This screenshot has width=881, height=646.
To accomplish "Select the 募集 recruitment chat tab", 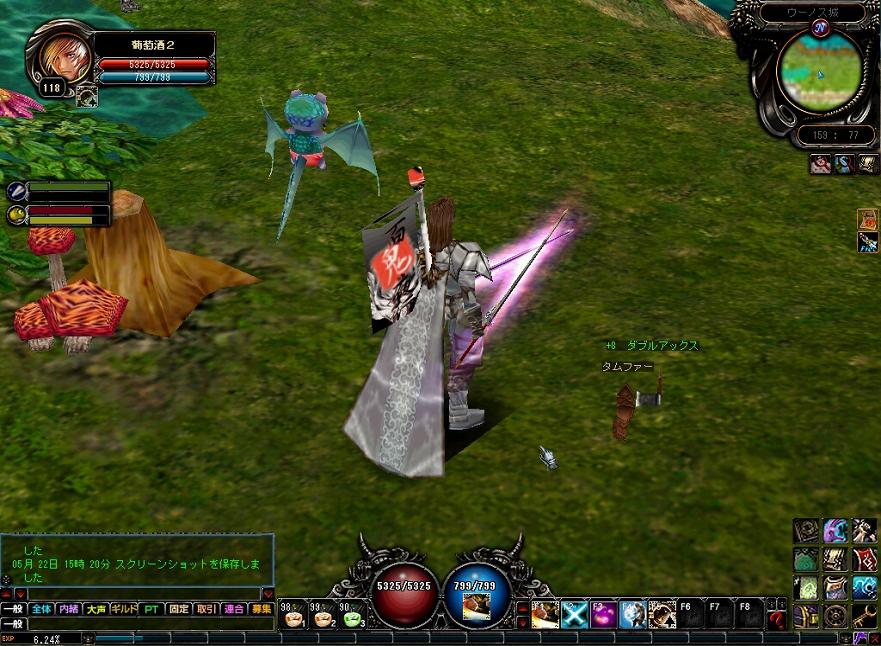I will pyautogui.click(x=261, y=608).
